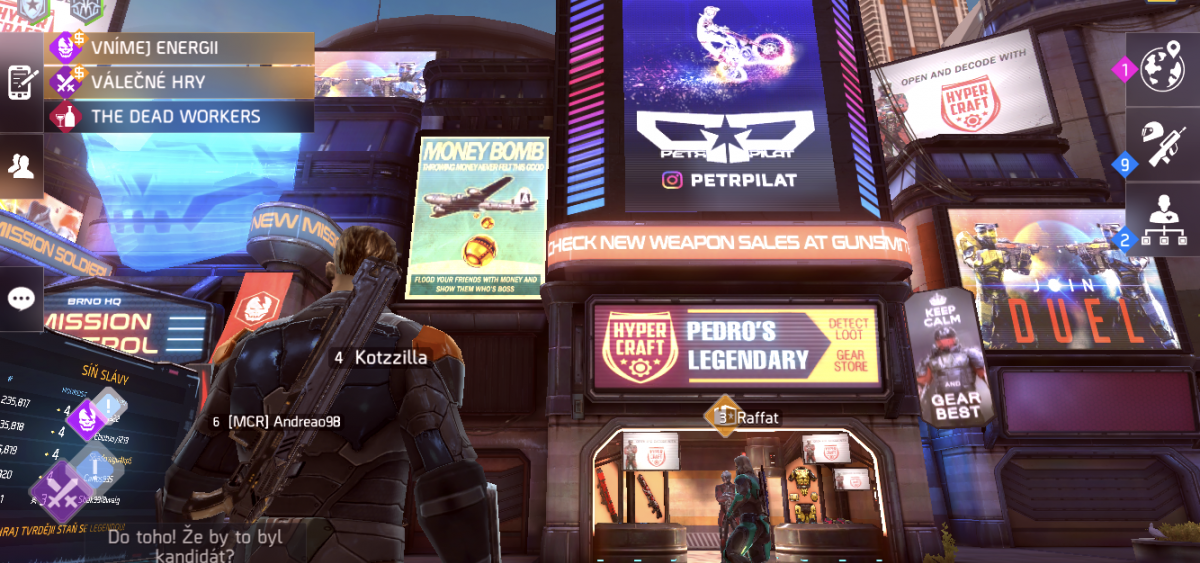This screenshot has height=563, width=1200.
Task: Select player Kotzzilla's name tag
Action: click(x=382, y=357)
